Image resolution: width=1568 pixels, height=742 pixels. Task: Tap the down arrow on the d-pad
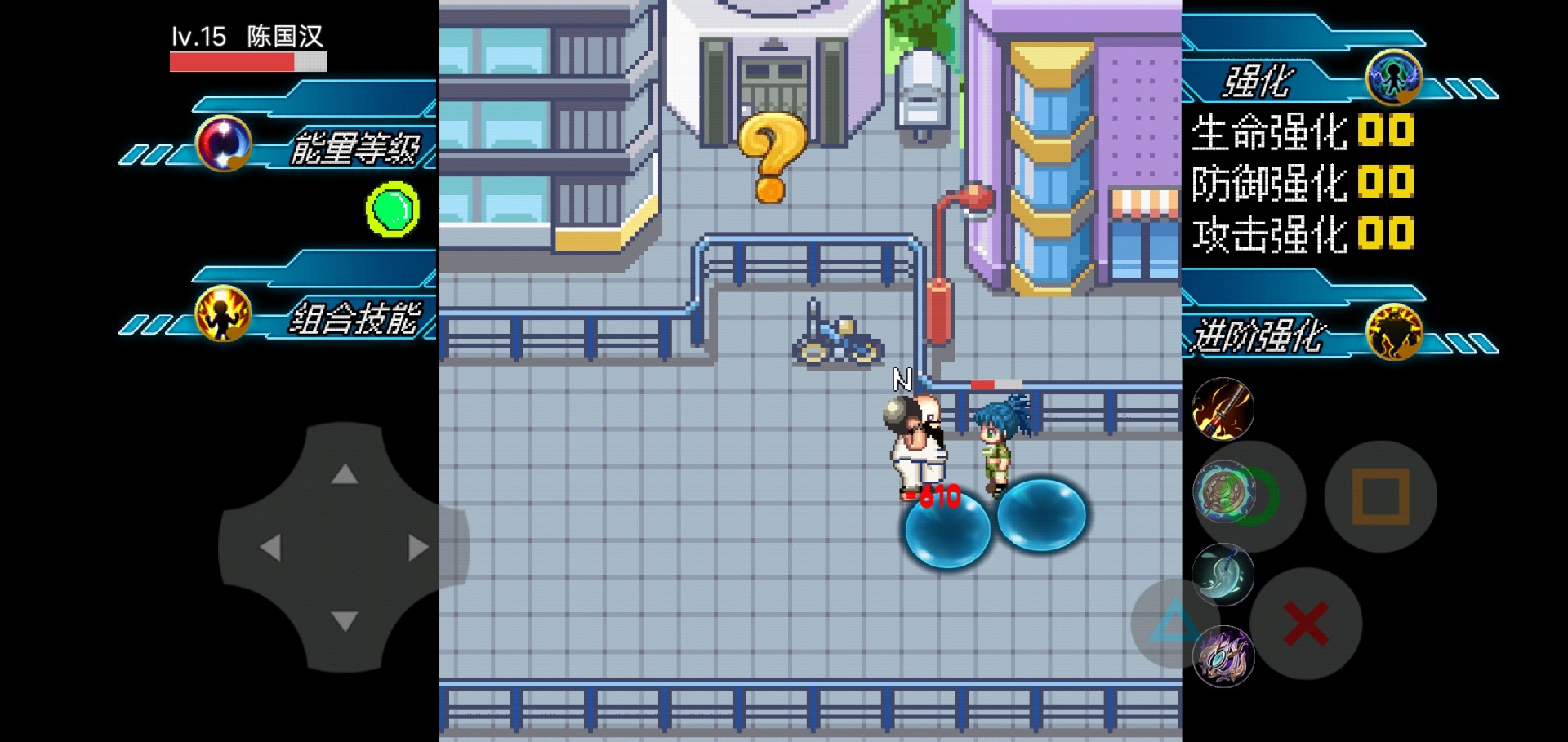345,621
